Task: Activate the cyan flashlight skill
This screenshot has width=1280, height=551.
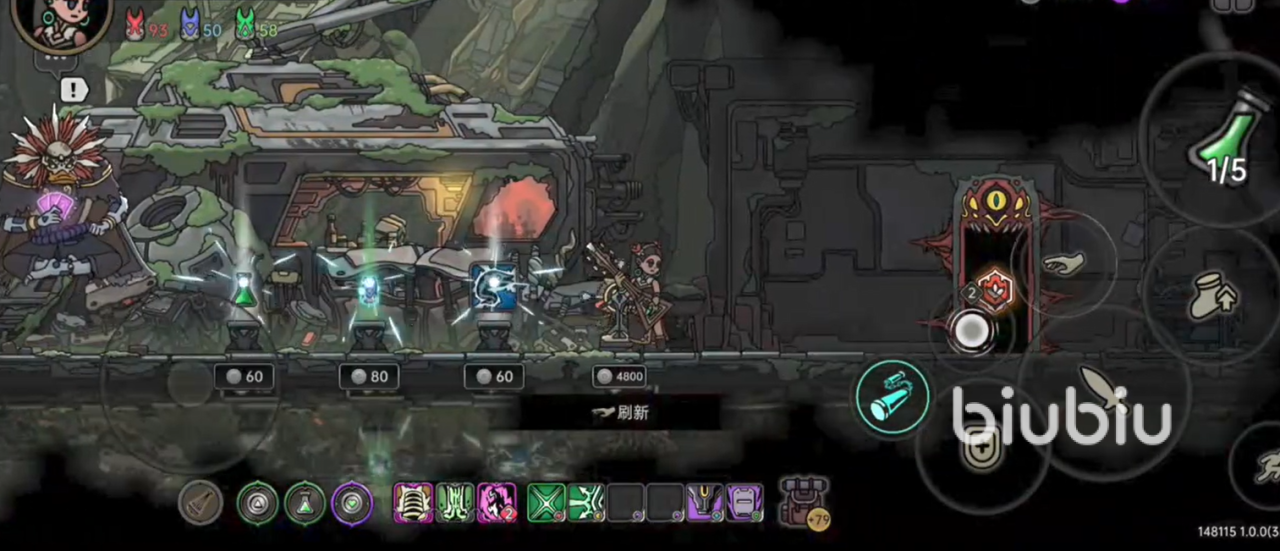Action: [x=892, y=398]
